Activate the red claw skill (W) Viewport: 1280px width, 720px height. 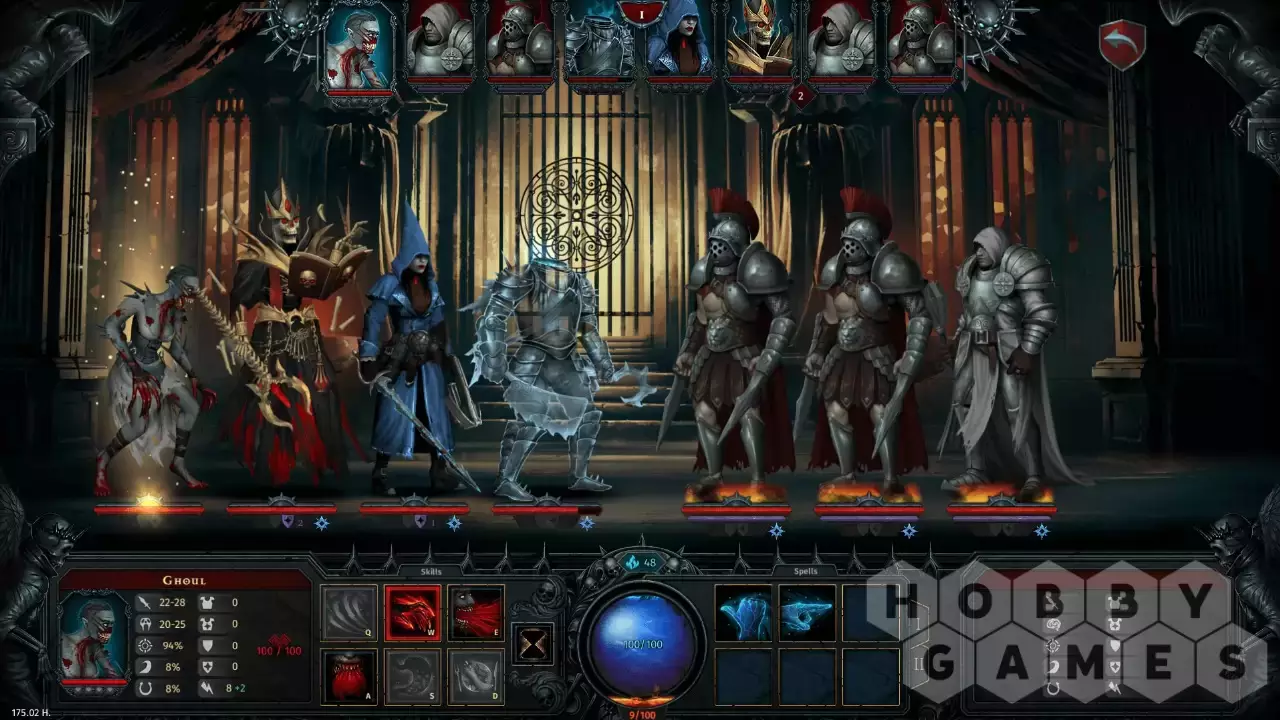coord(412,612)
